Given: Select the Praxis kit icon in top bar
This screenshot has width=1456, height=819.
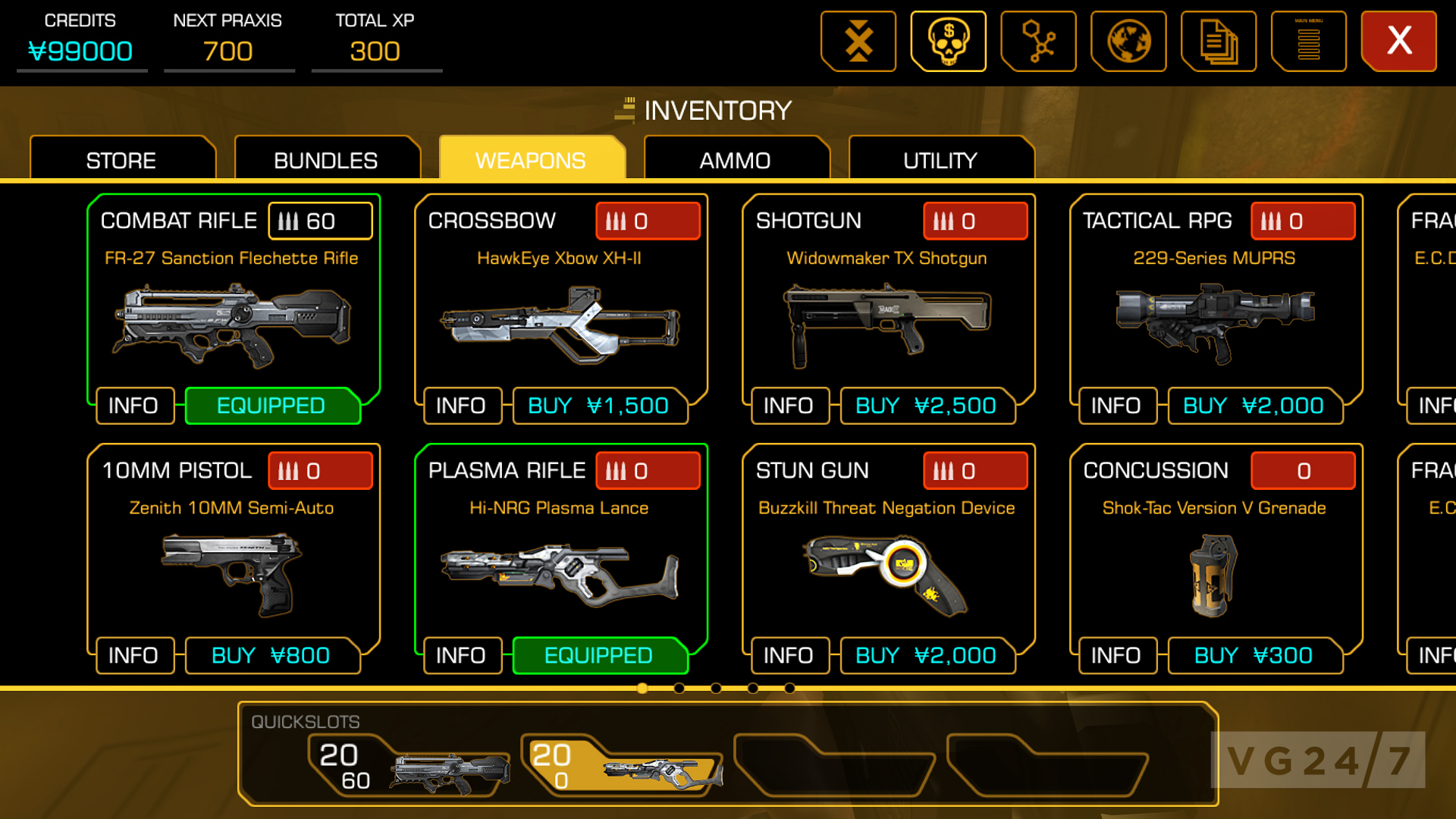Looking at the screenshot, I should pyautogui.click(x=858, y=41).
